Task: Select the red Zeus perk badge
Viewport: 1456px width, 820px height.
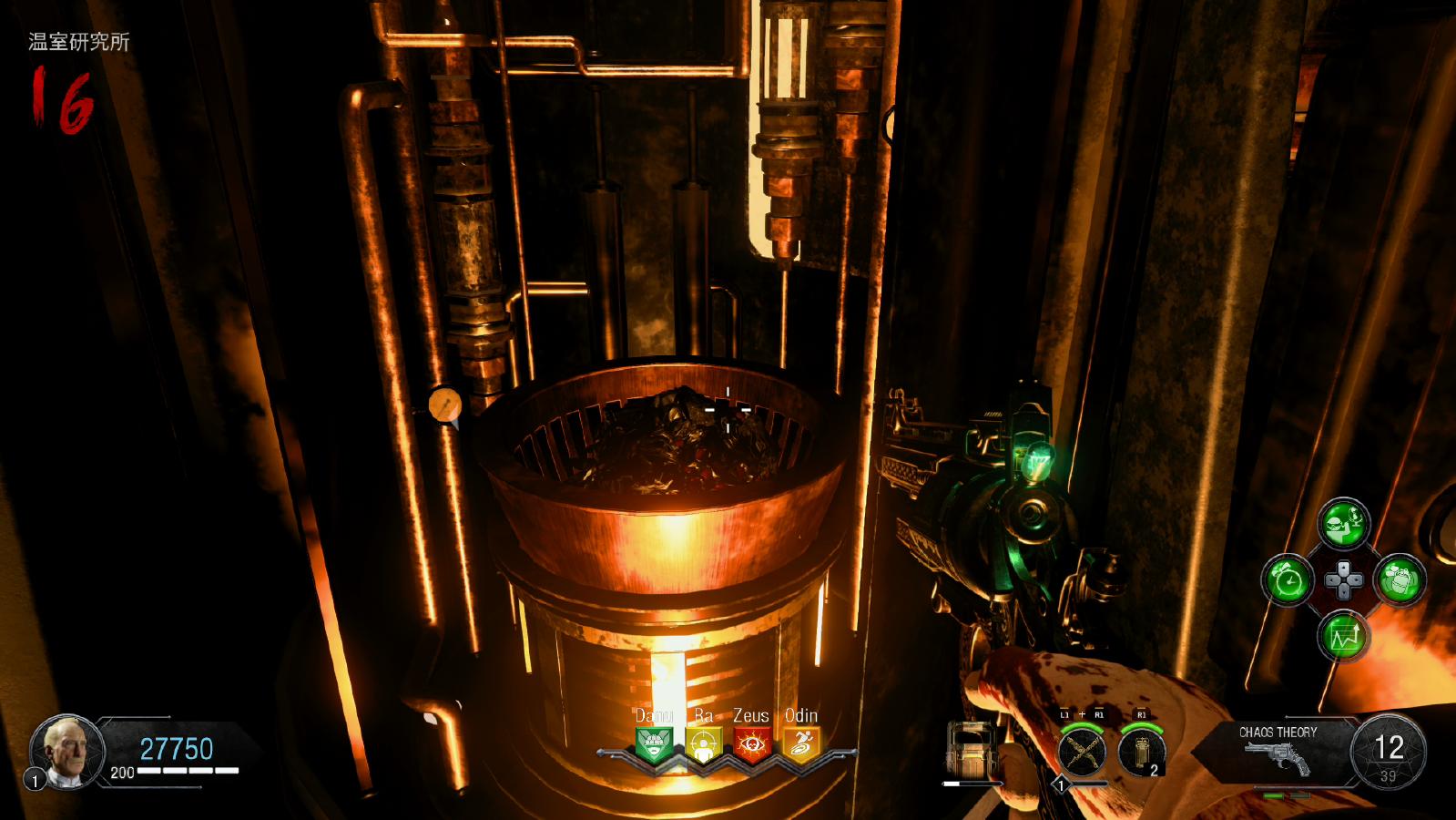Action: pos(752,744)
